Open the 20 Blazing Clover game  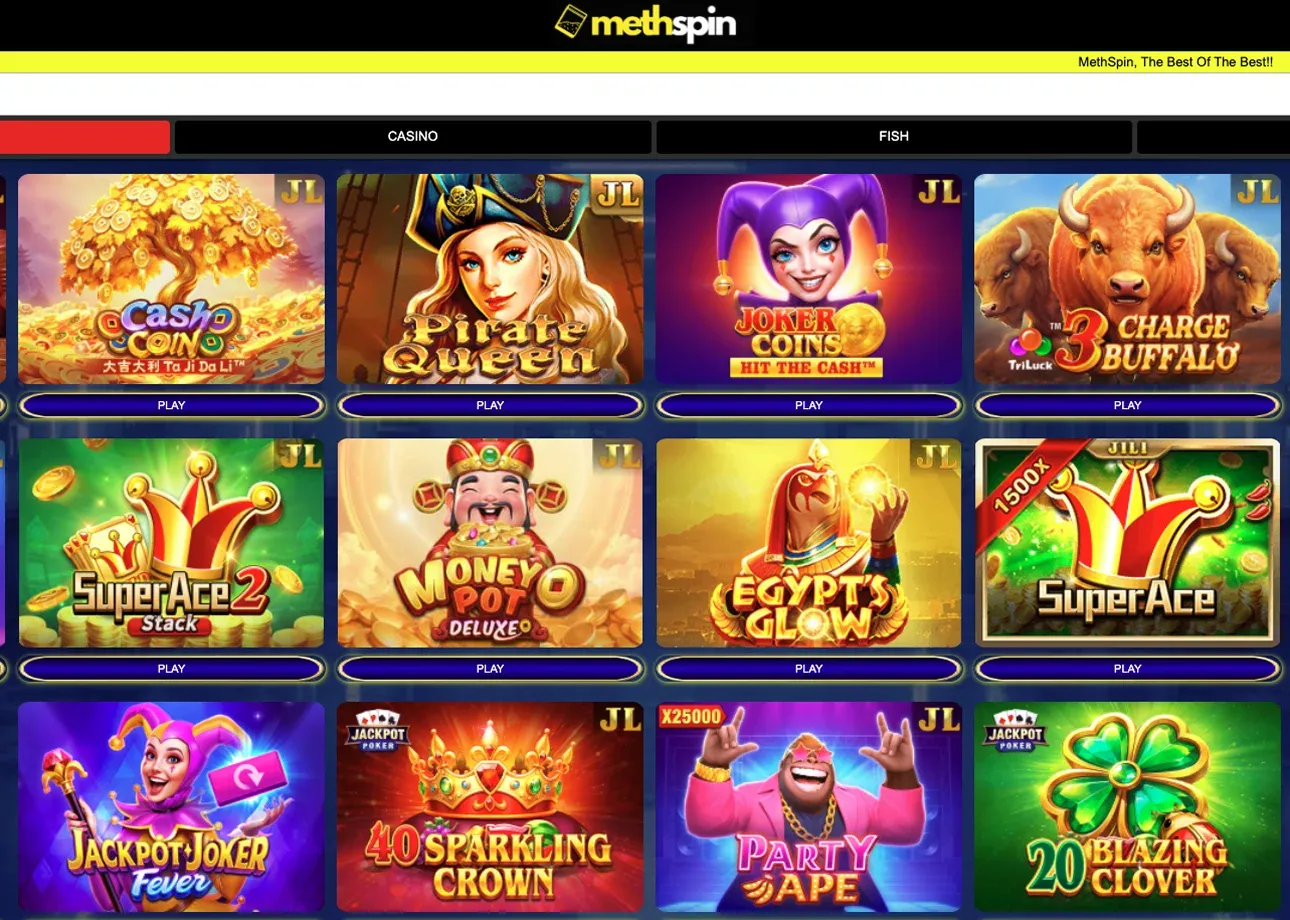click(x=1127, y=806)
